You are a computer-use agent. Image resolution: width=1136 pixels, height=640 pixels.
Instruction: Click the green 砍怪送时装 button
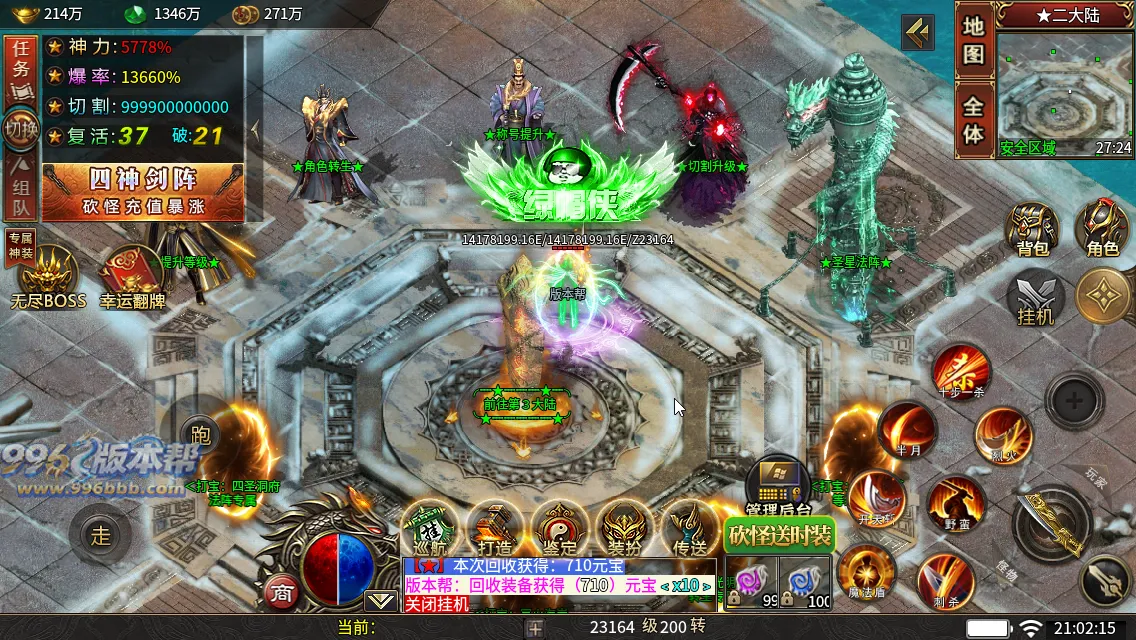(779, 535)
